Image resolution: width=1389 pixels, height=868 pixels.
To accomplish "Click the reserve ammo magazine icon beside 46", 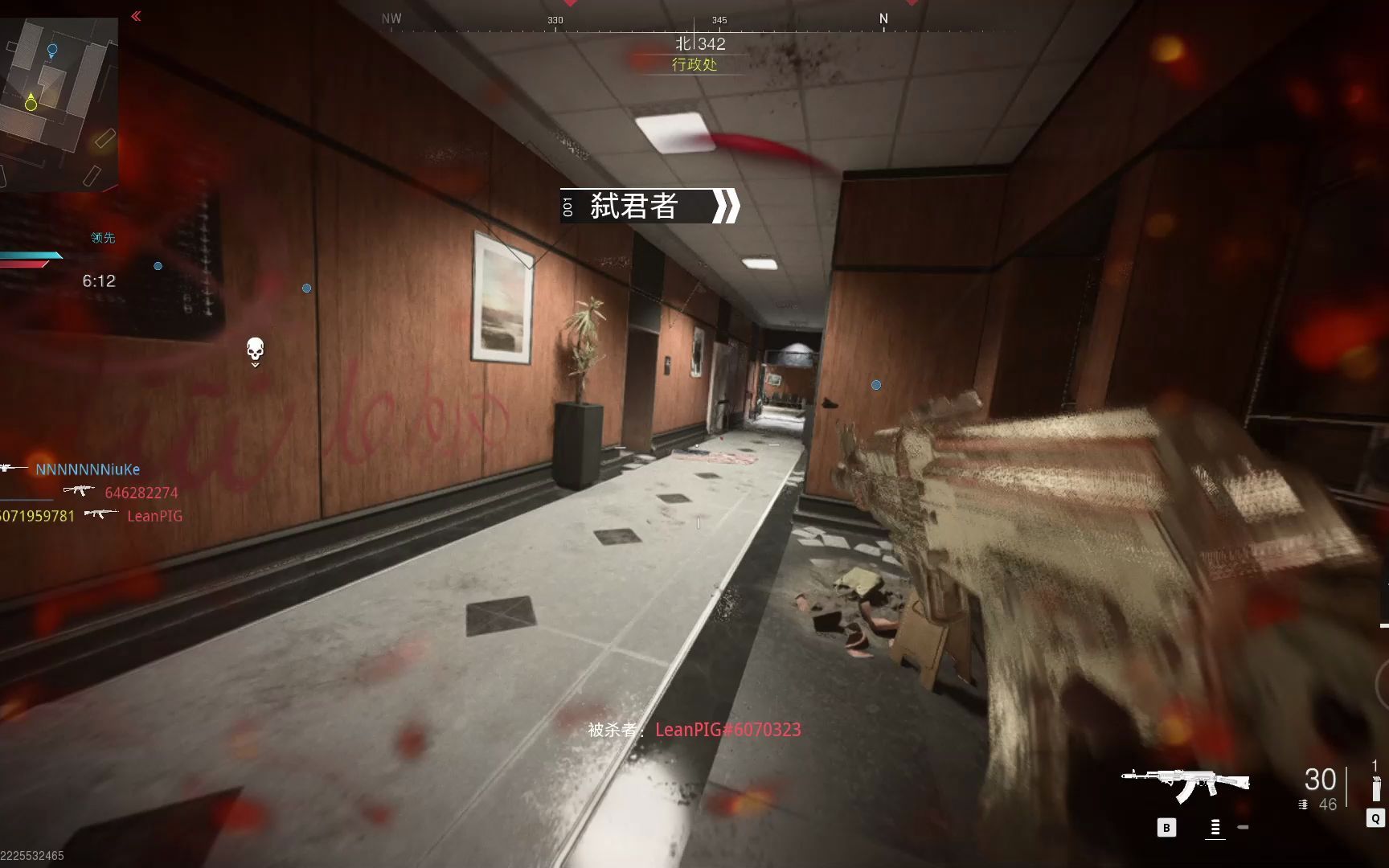I will coord(1303,804).
